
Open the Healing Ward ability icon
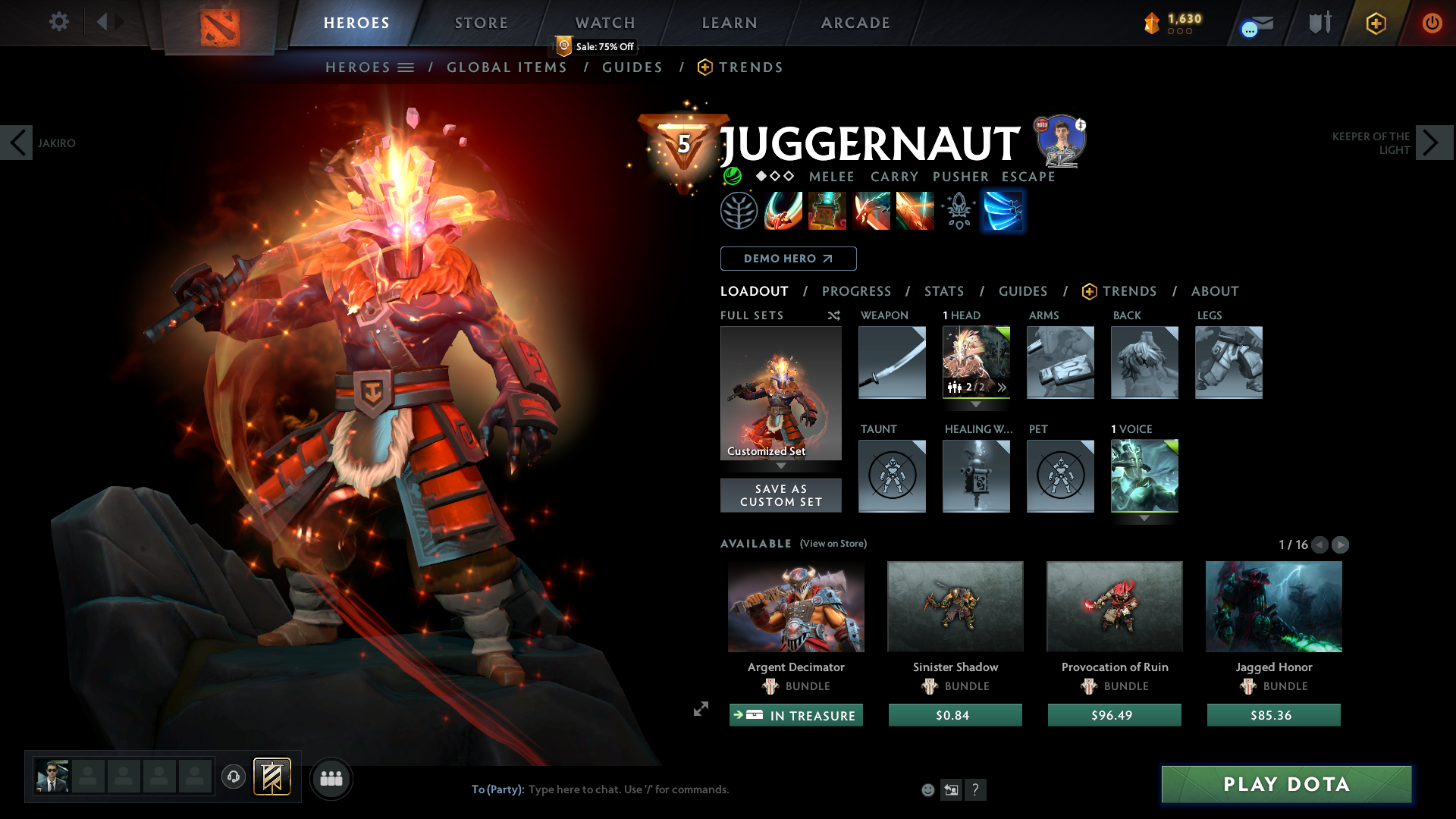[x=827, y=211]
